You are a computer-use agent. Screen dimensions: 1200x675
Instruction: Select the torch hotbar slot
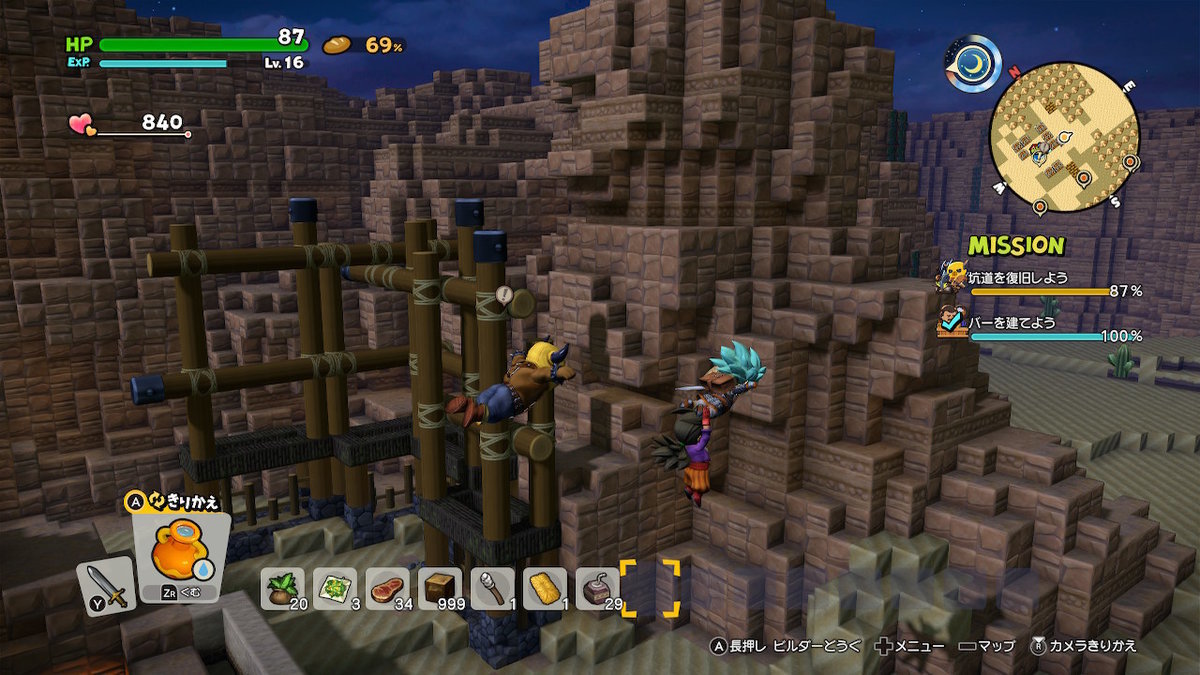pyautogui.click(x=492, y=587)
